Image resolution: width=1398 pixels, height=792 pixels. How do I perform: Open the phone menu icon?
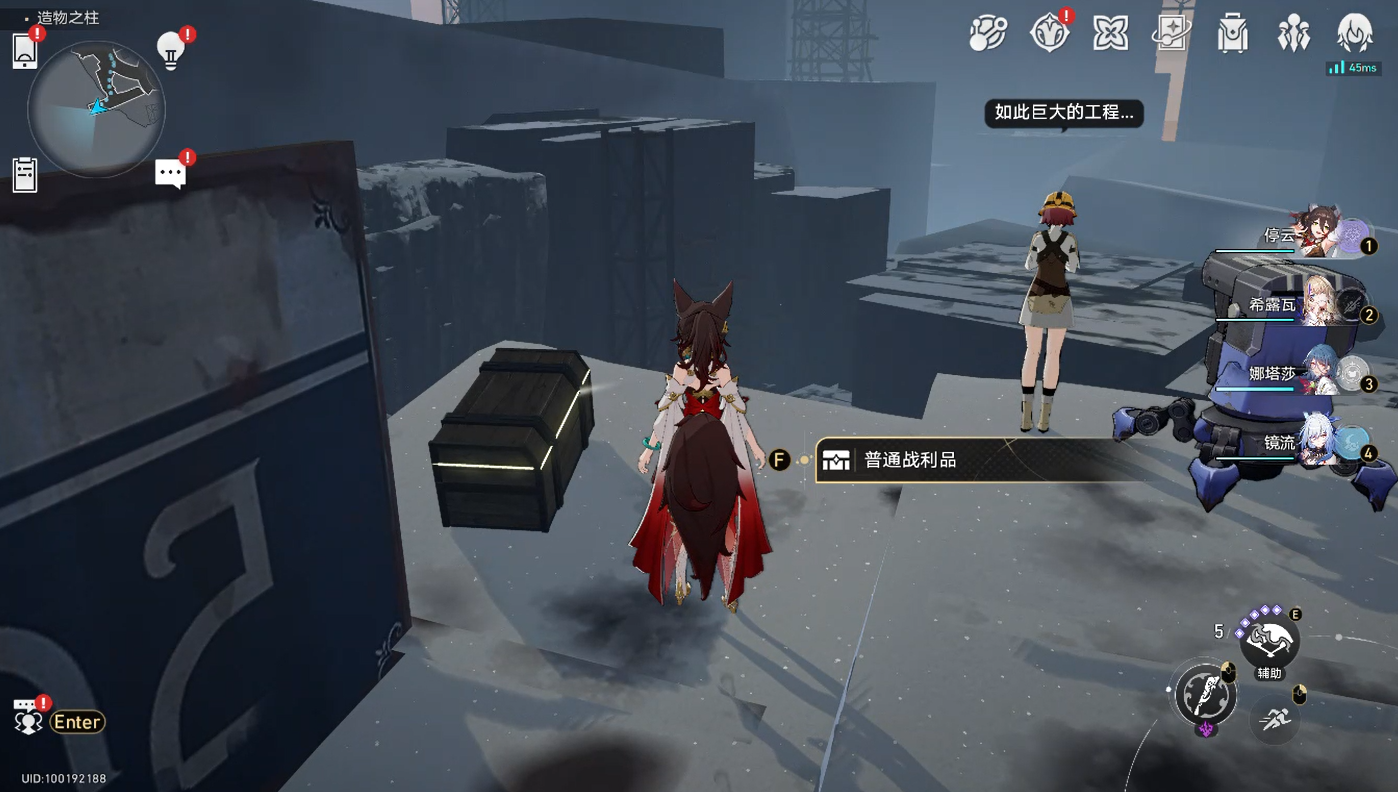point(25,51)
